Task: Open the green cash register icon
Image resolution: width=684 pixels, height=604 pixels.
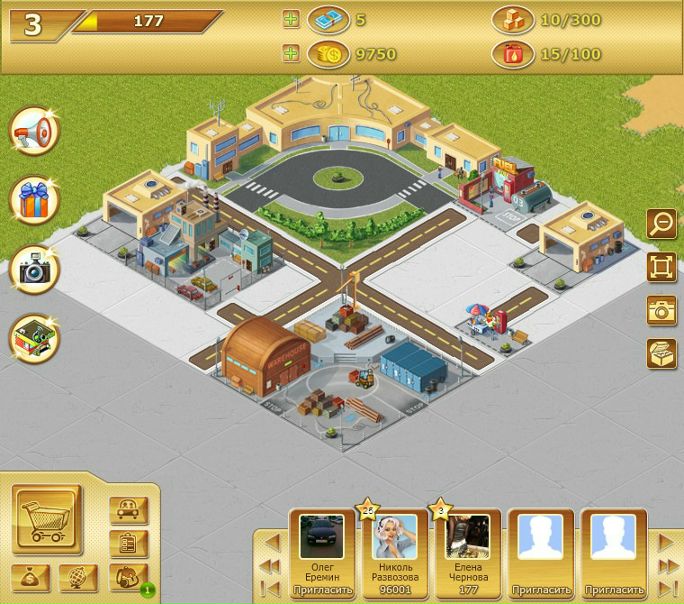Action: 34,338
